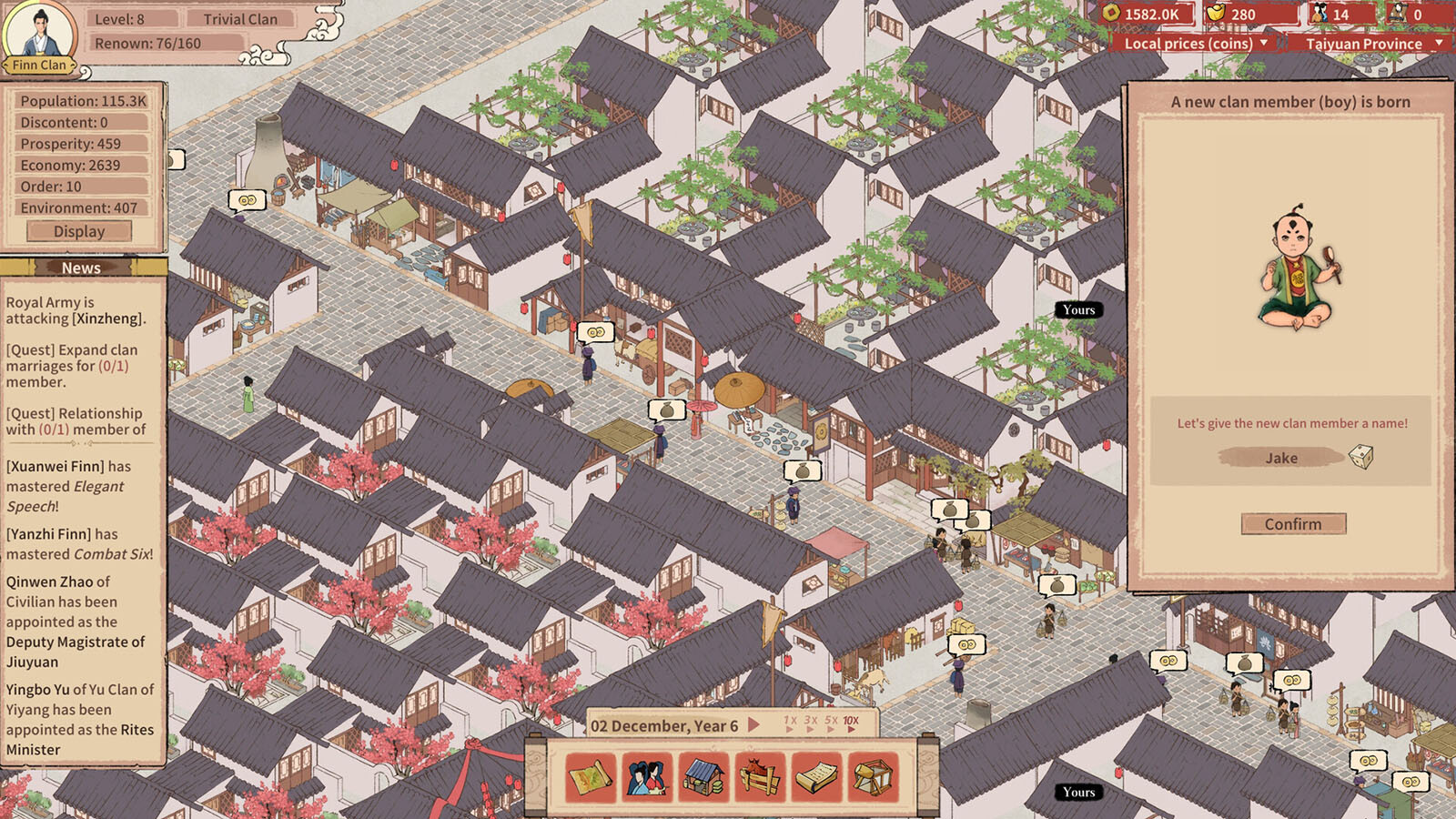Open the written scroll toolbar icon

point(816,778)
